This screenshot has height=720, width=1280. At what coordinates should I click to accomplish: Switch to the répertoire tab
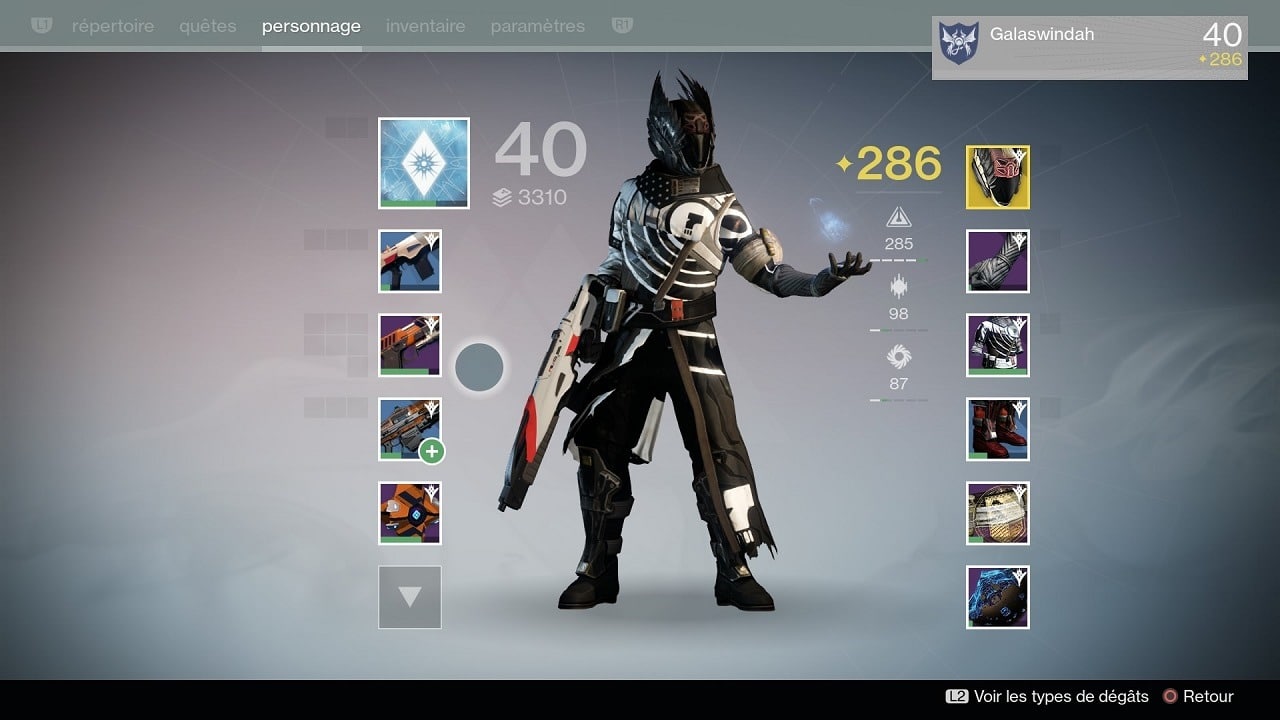pos(113,26)
